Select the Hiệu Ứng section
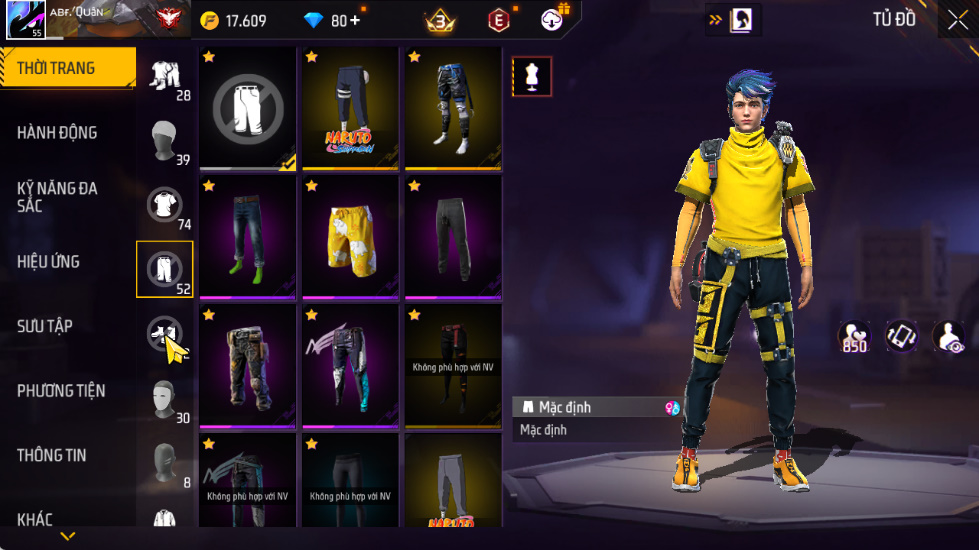The image size is (979, 550). coord(48,262)
